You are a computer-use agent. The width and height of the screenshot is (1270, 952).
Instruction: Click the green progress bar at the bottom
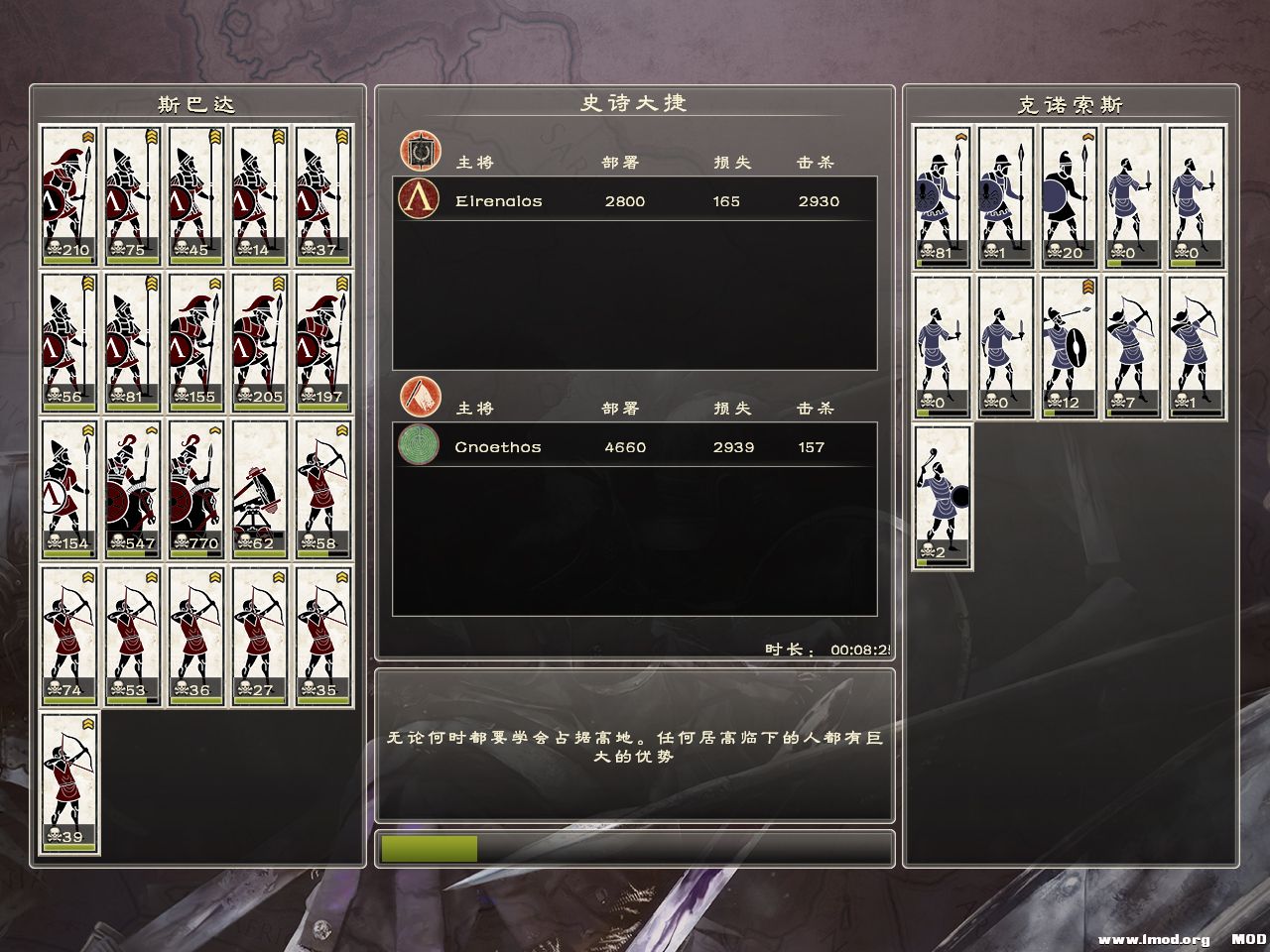click(x=427, y=849)
